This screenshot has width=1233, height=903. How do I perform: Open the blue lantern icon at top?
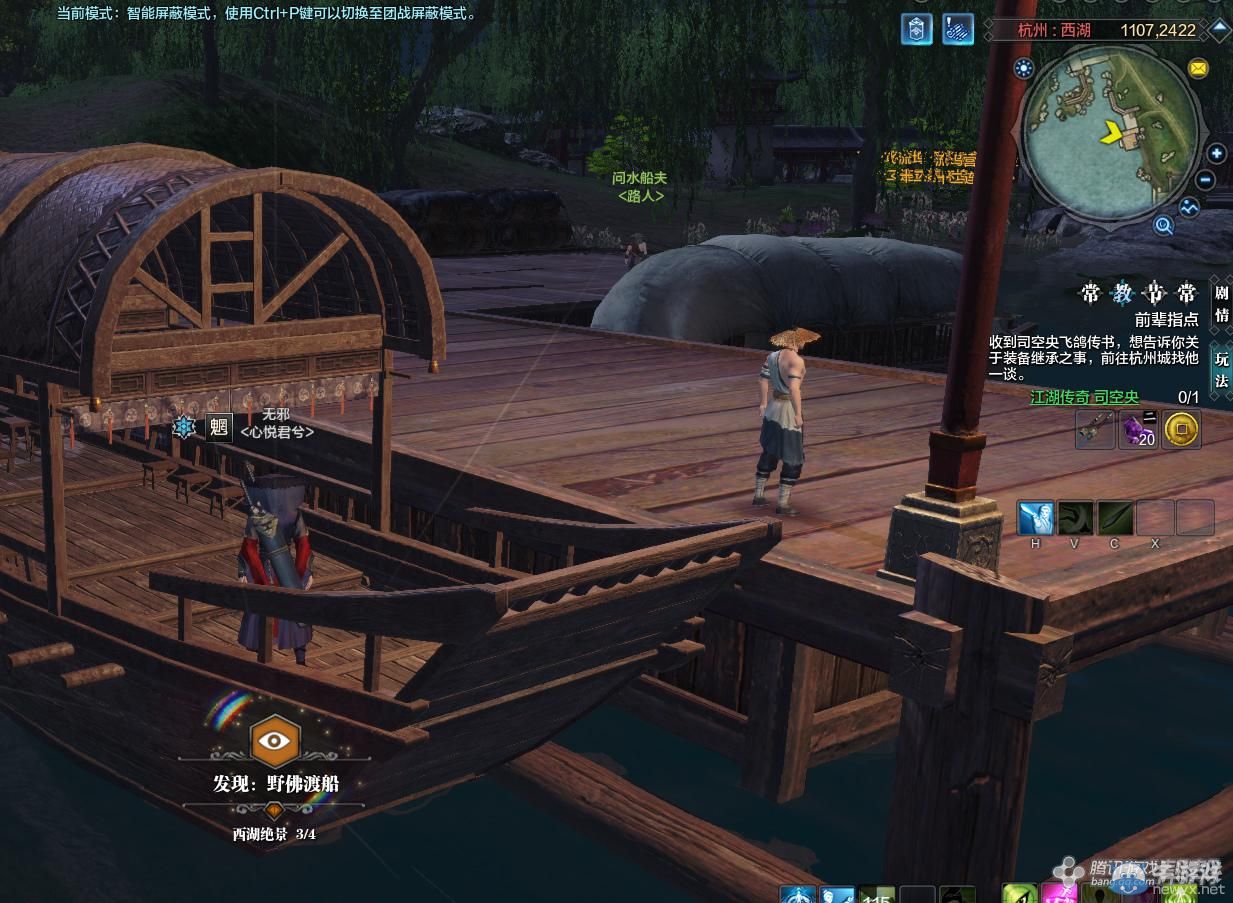[916, 29]
